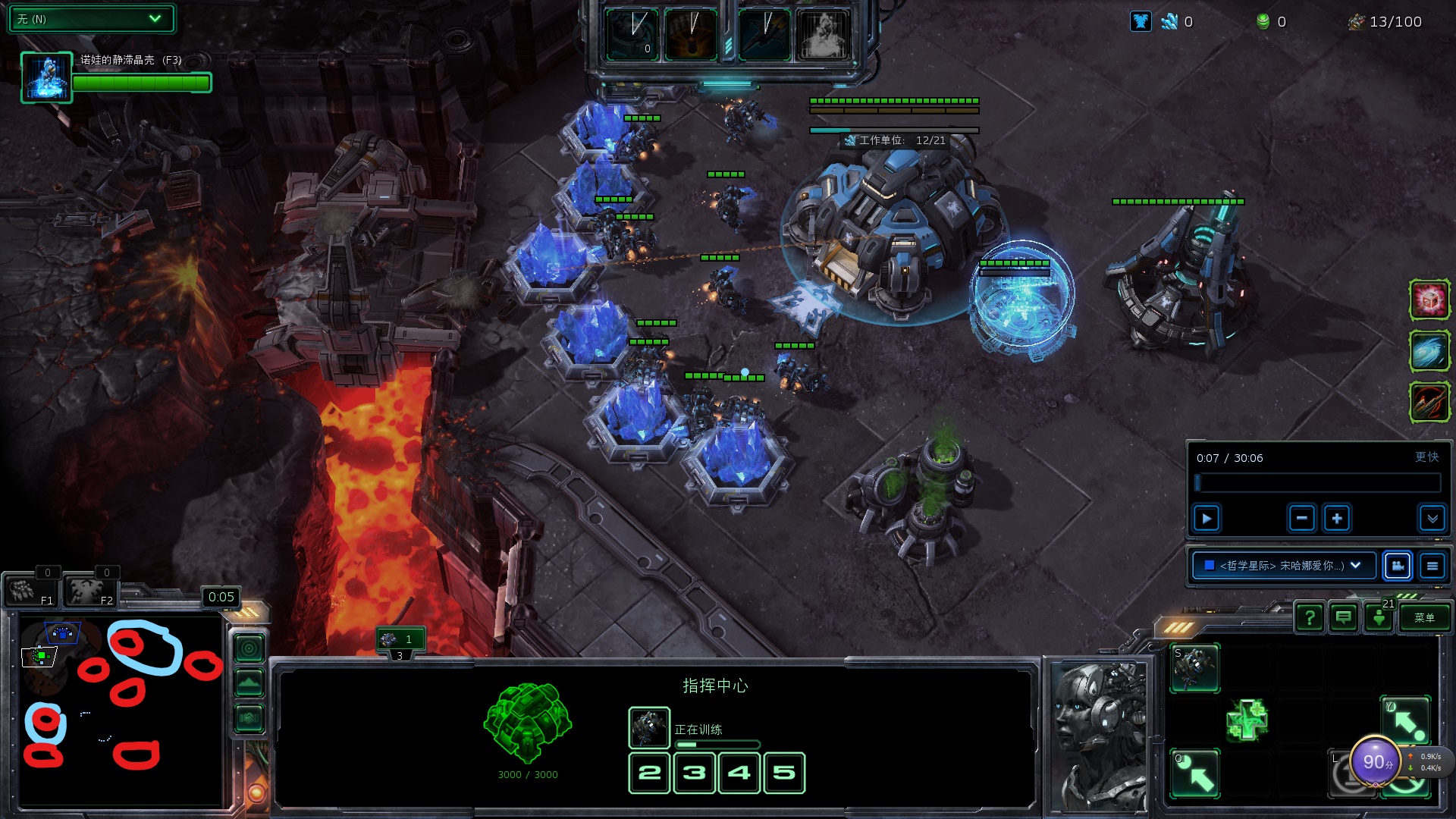
Task: Decrease replay speed with the minus button
Action: point(1301,519)
